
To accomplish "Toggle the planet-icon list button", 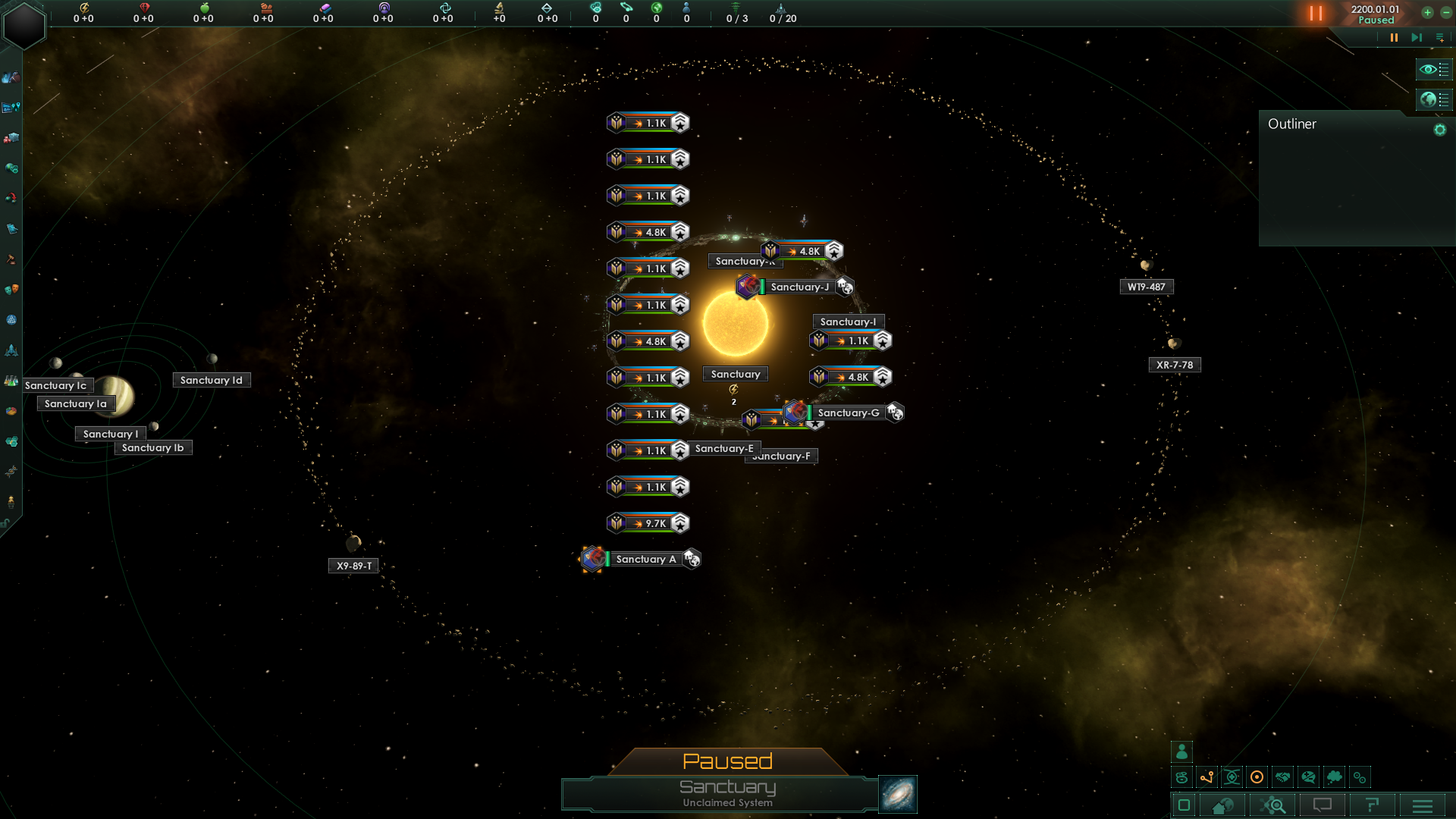I will point(1434,99).
